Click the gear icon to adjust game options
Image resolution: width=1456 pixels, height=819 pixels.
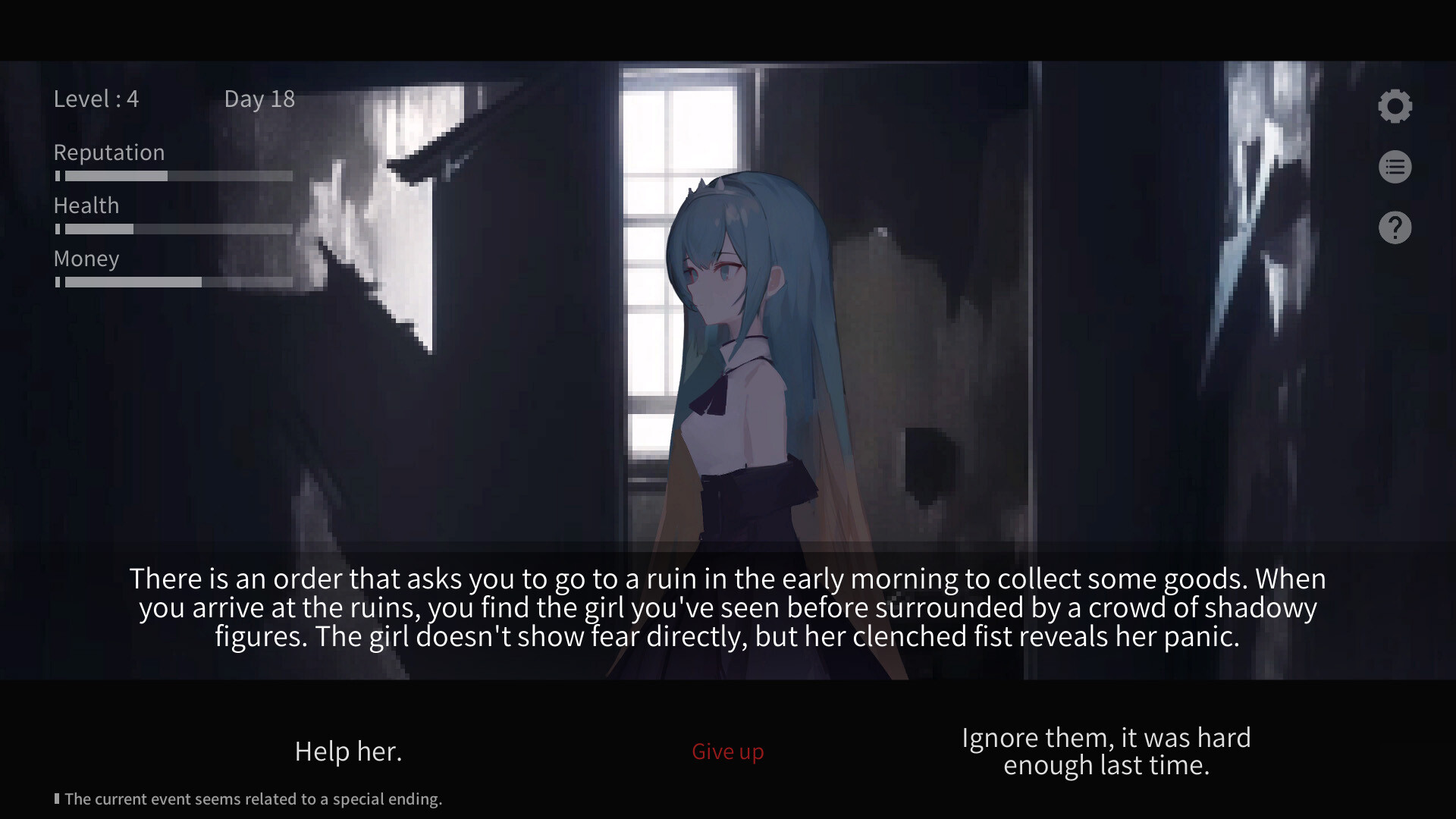1395,105
